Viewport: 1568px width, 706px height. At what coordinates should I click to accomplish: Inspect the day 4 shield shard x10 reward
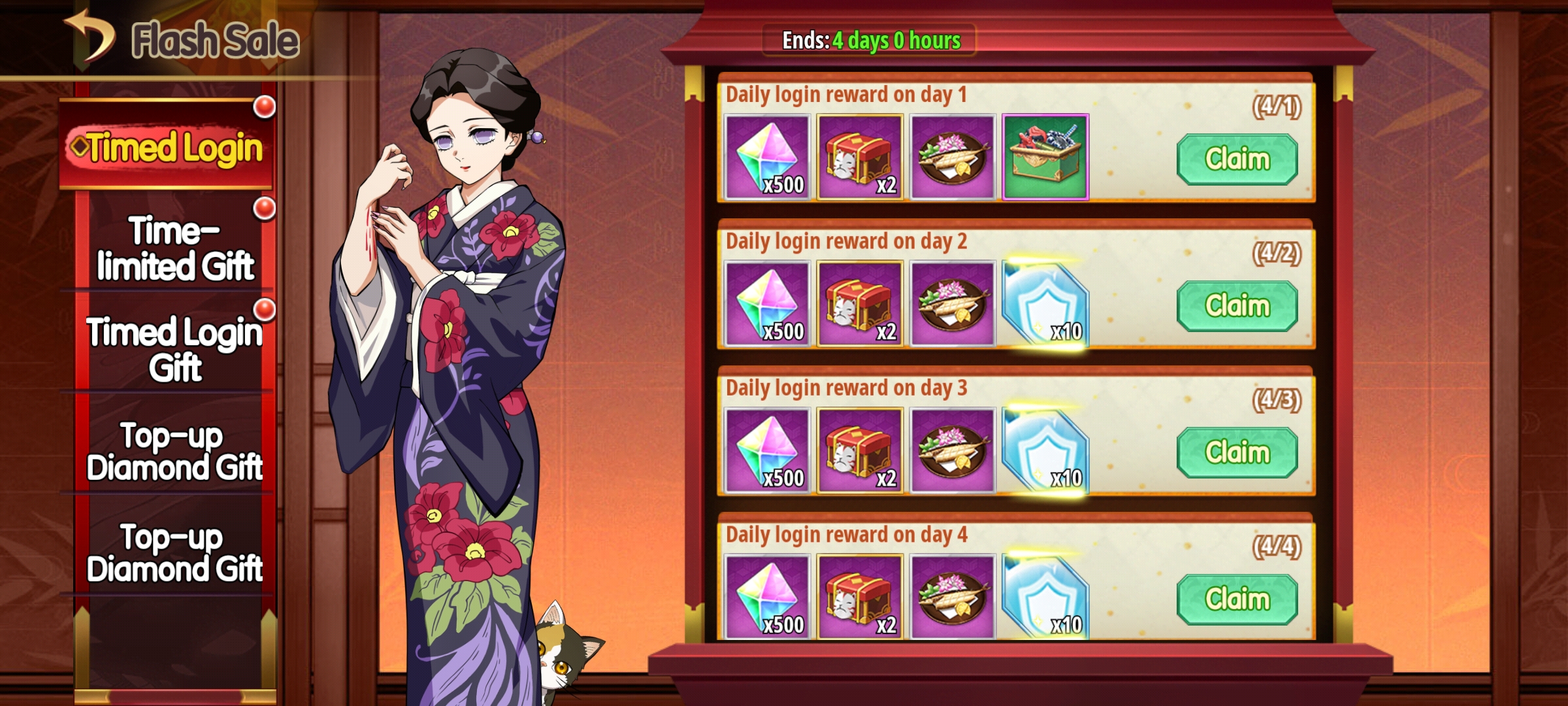tap(1045, 597)
